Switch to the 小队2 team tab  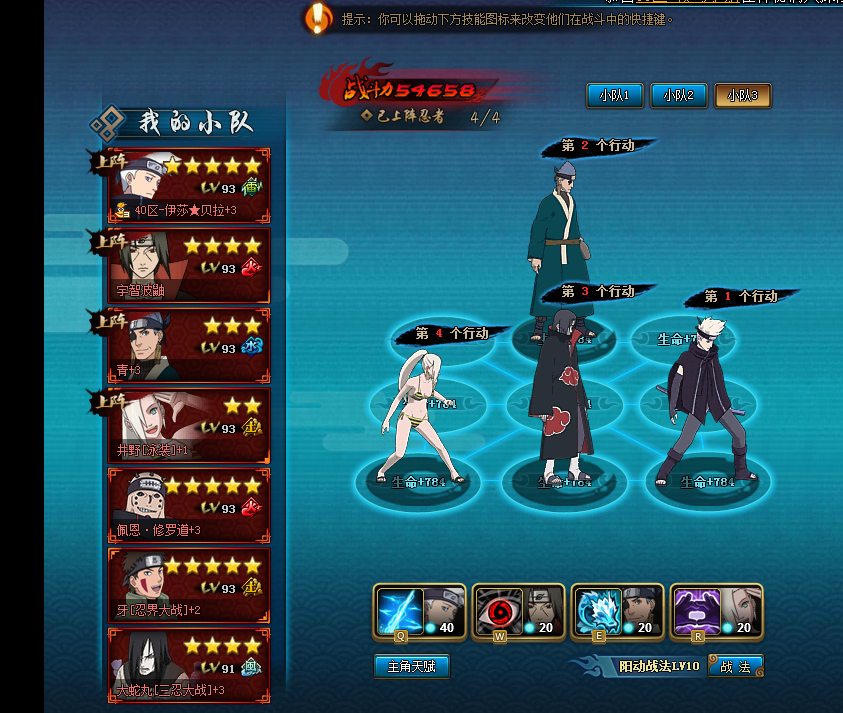tap(679, 95)
